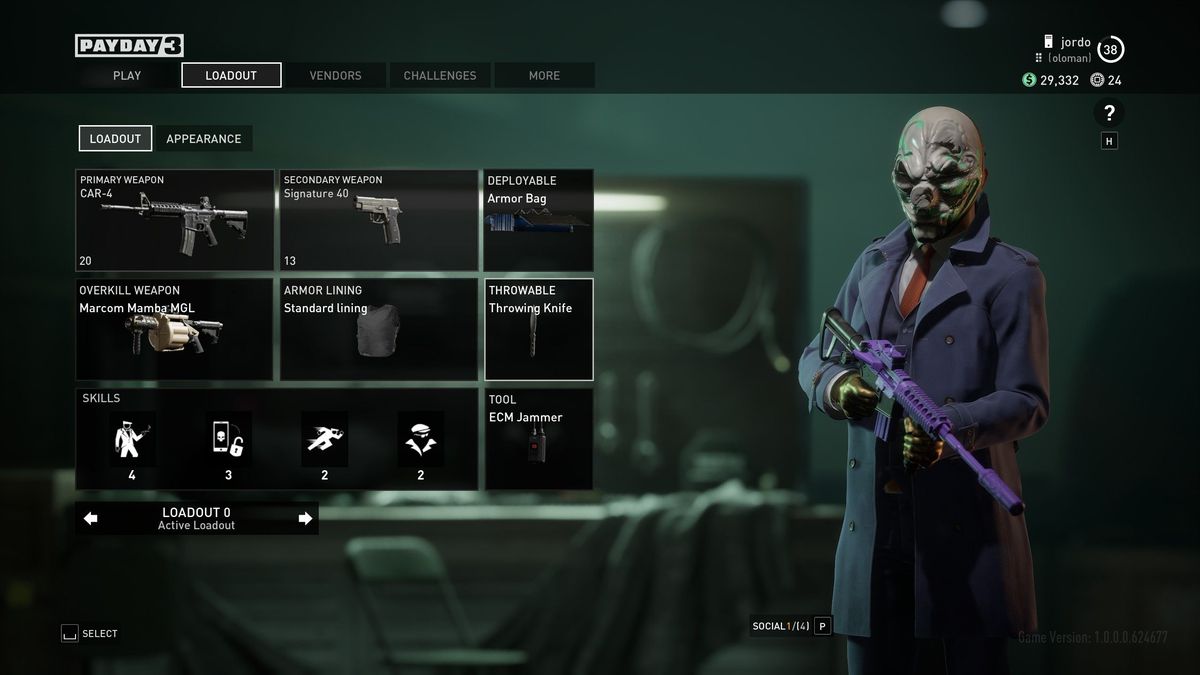The image size is (1200, 675).
Task: Open the masked face skill icon
Action: 420,439
